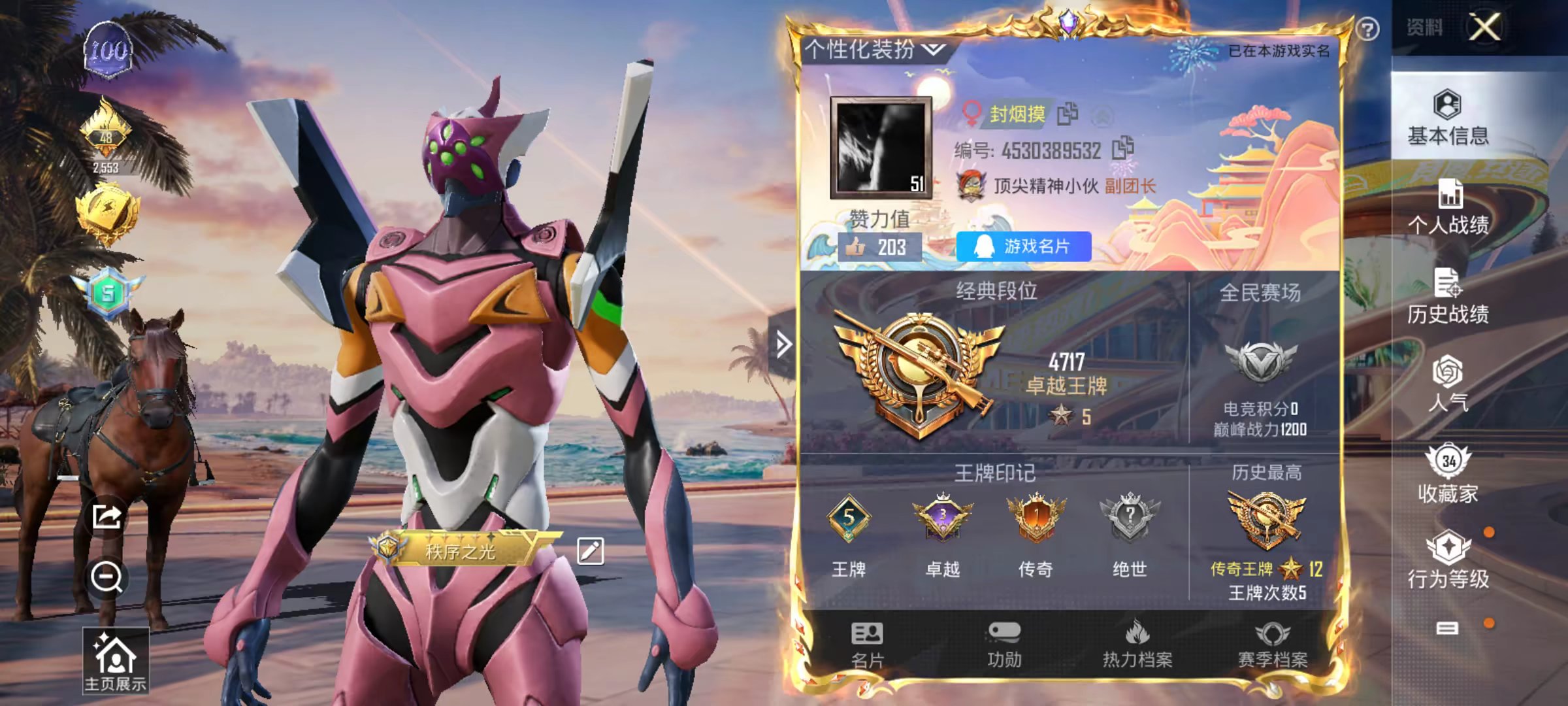Open the 游戏名片 button

point(1023,246)
